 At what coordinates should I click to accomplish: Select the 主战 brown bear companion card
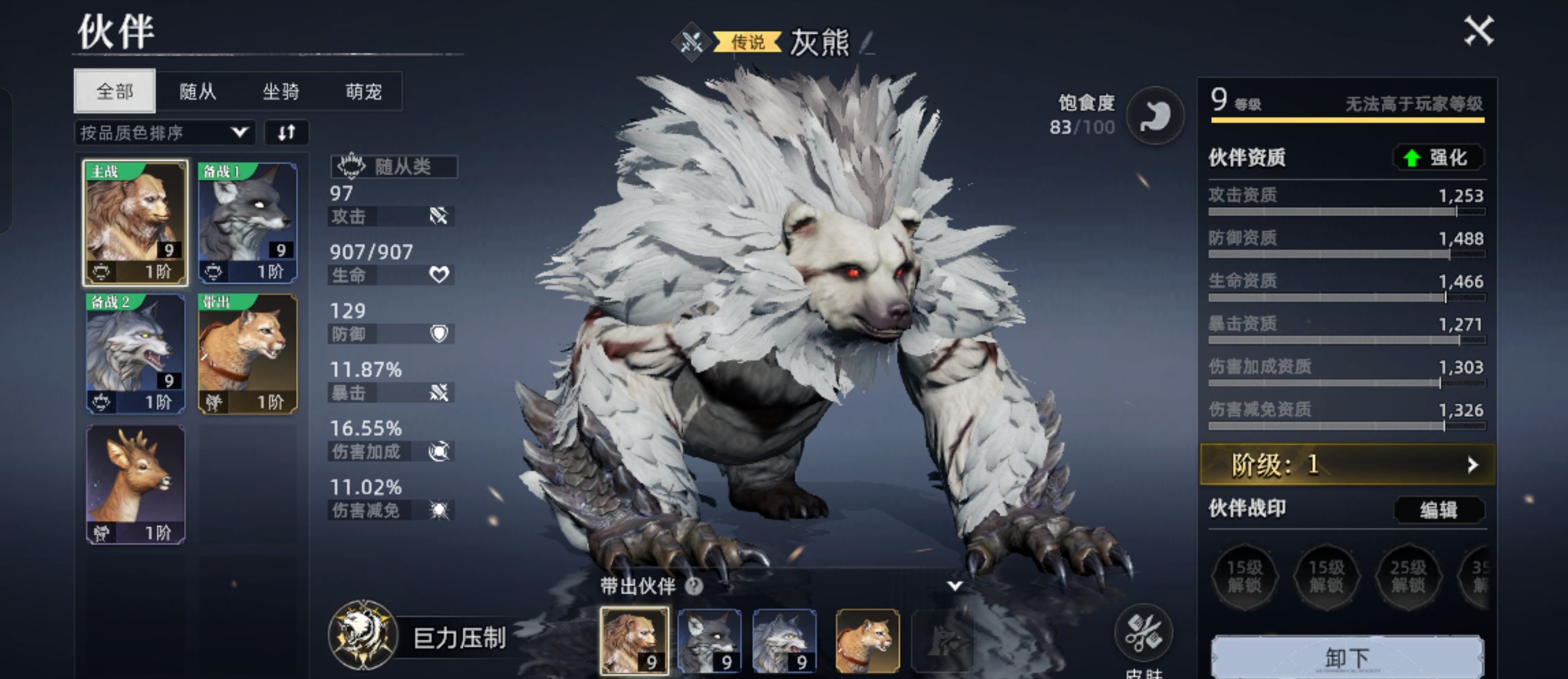135,223
